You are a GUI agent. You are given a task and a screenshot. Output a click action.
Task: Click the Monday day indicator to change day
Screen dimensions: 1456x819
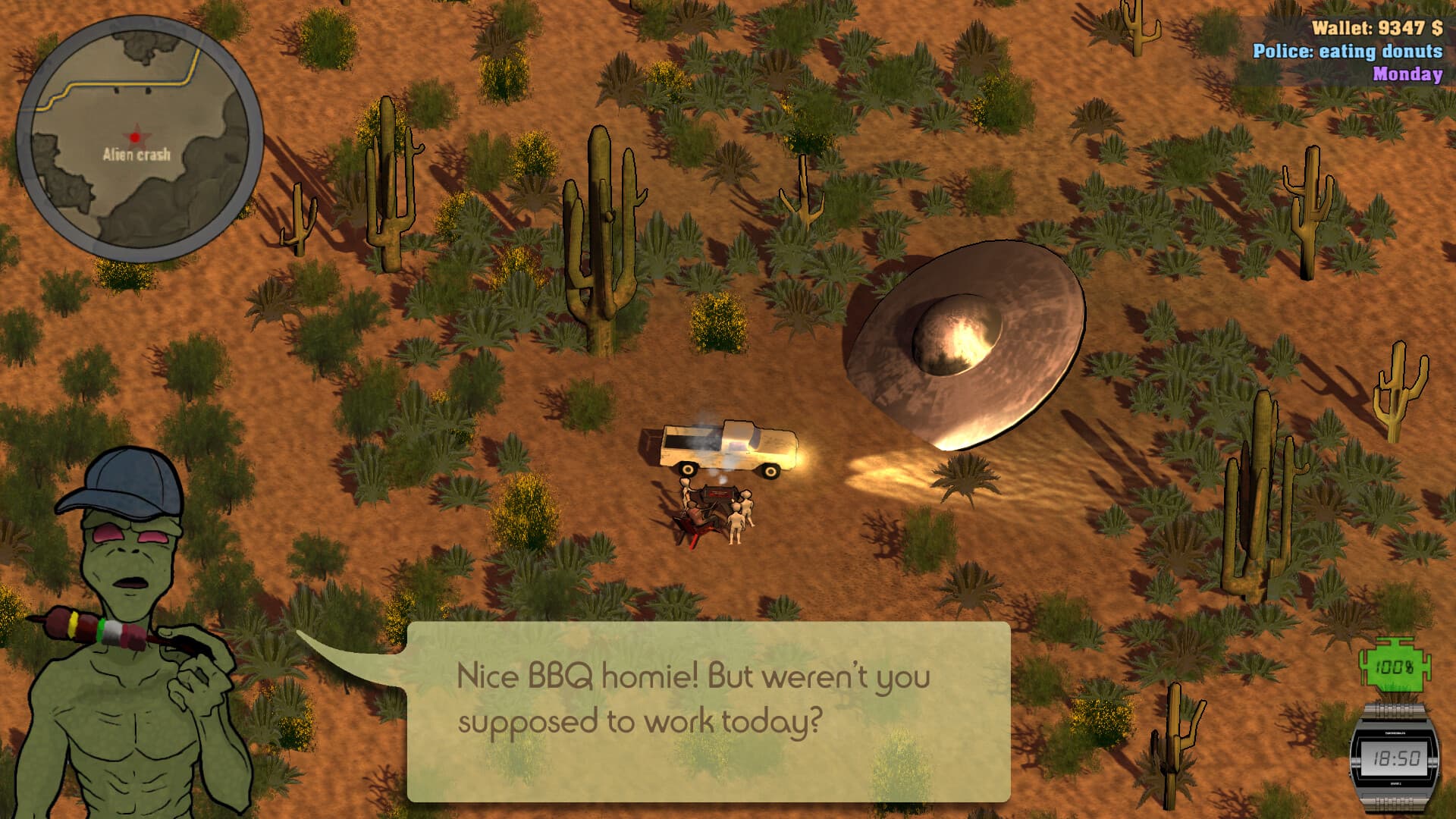click(x=1407, y=75)
